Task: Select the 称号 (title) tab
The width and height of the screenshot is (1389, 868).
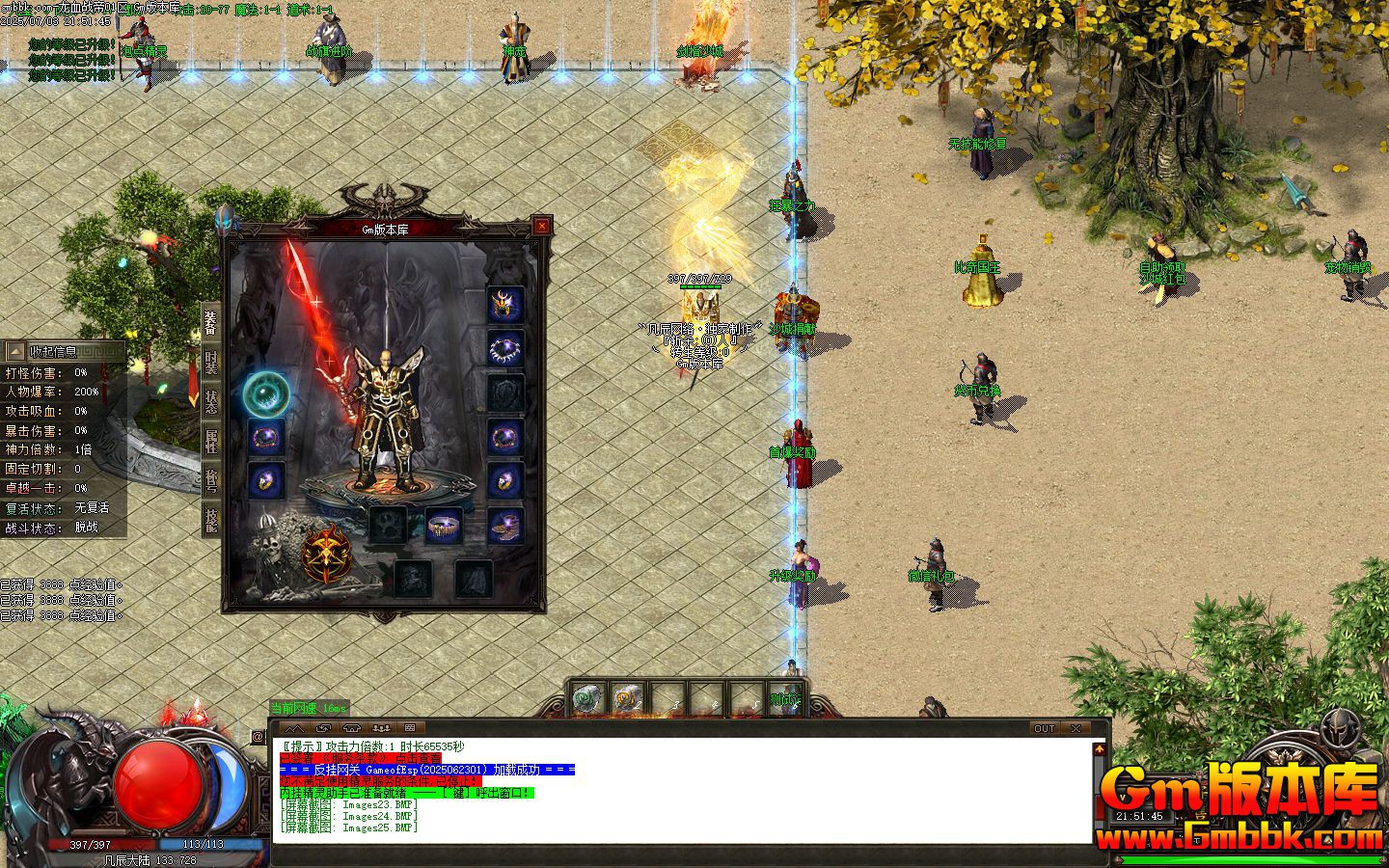Action: (x=210, y=480)
